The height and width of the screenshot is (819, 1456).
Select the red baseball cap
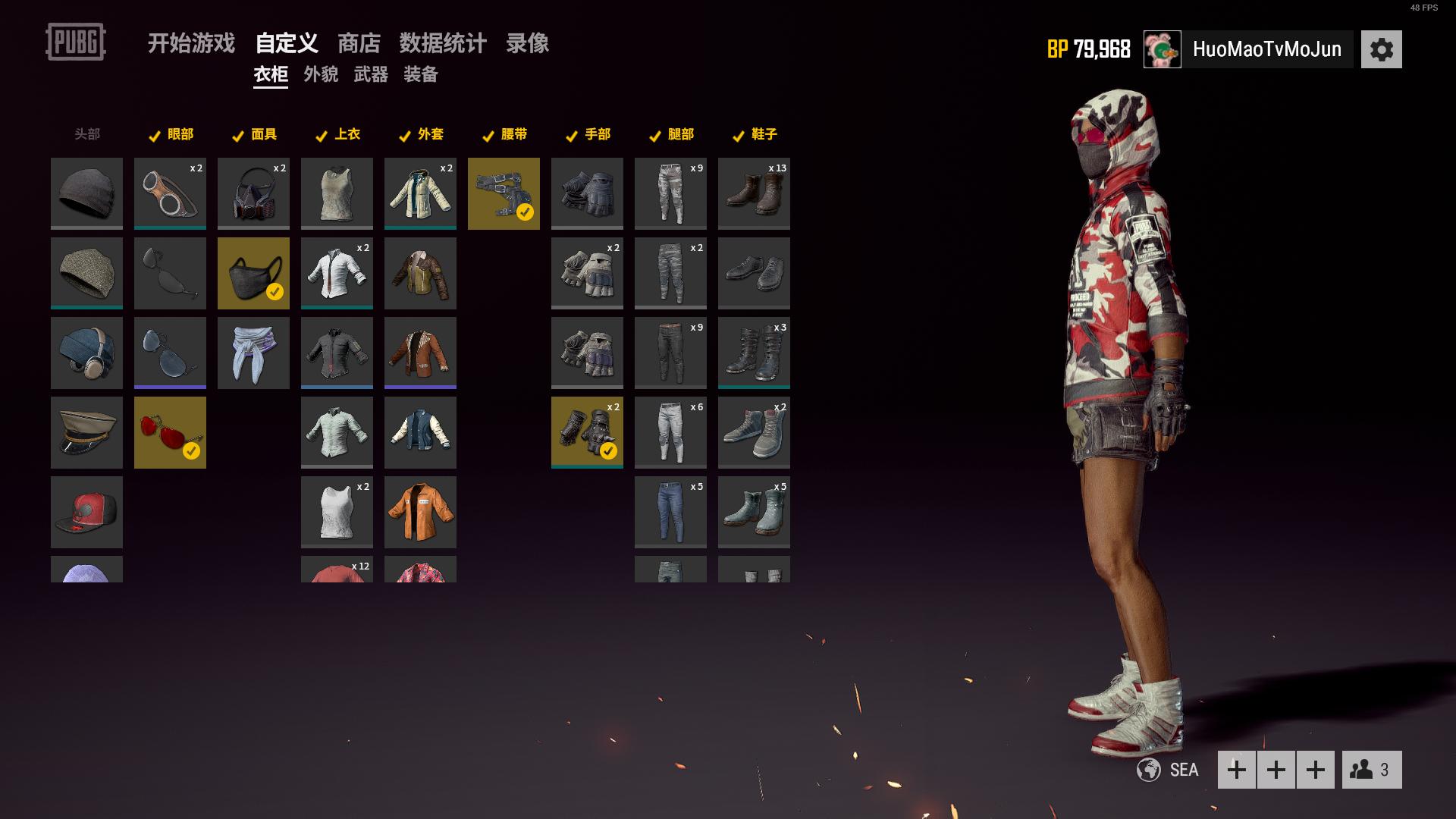[86, 512]
